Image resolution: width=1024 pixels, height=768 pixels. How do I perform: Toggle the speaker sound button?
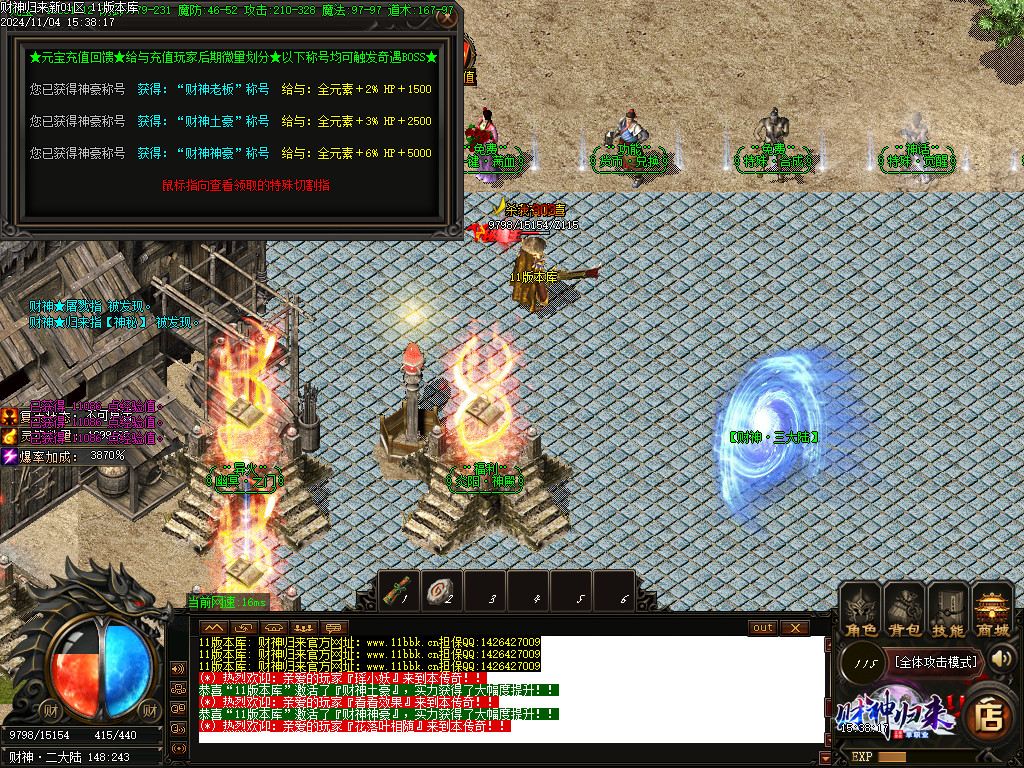pos(1002,658)
